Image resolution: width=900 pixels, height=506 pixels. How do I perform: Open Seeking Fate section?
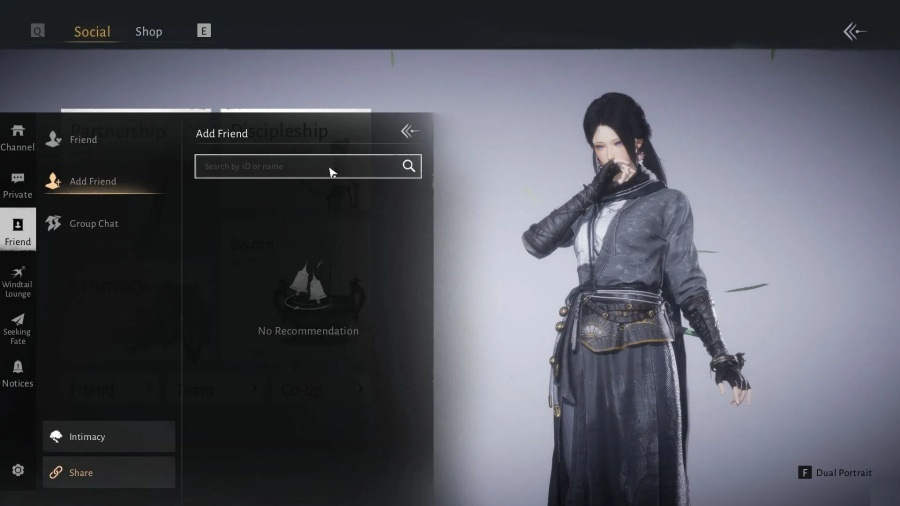click(18, 327)
